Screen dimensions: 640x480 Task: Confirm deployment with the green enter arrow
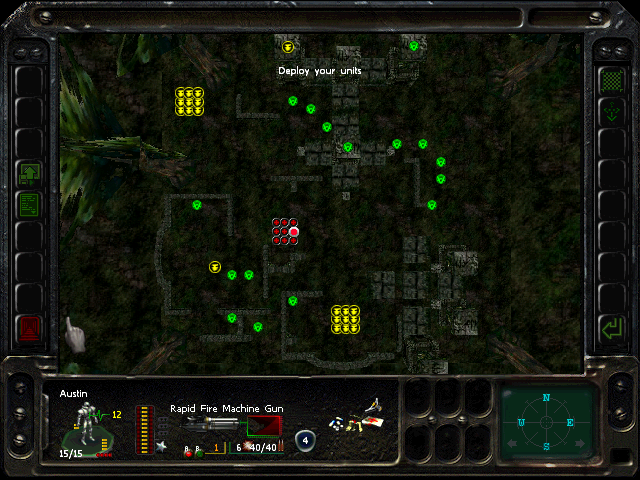tap(609, 327)
